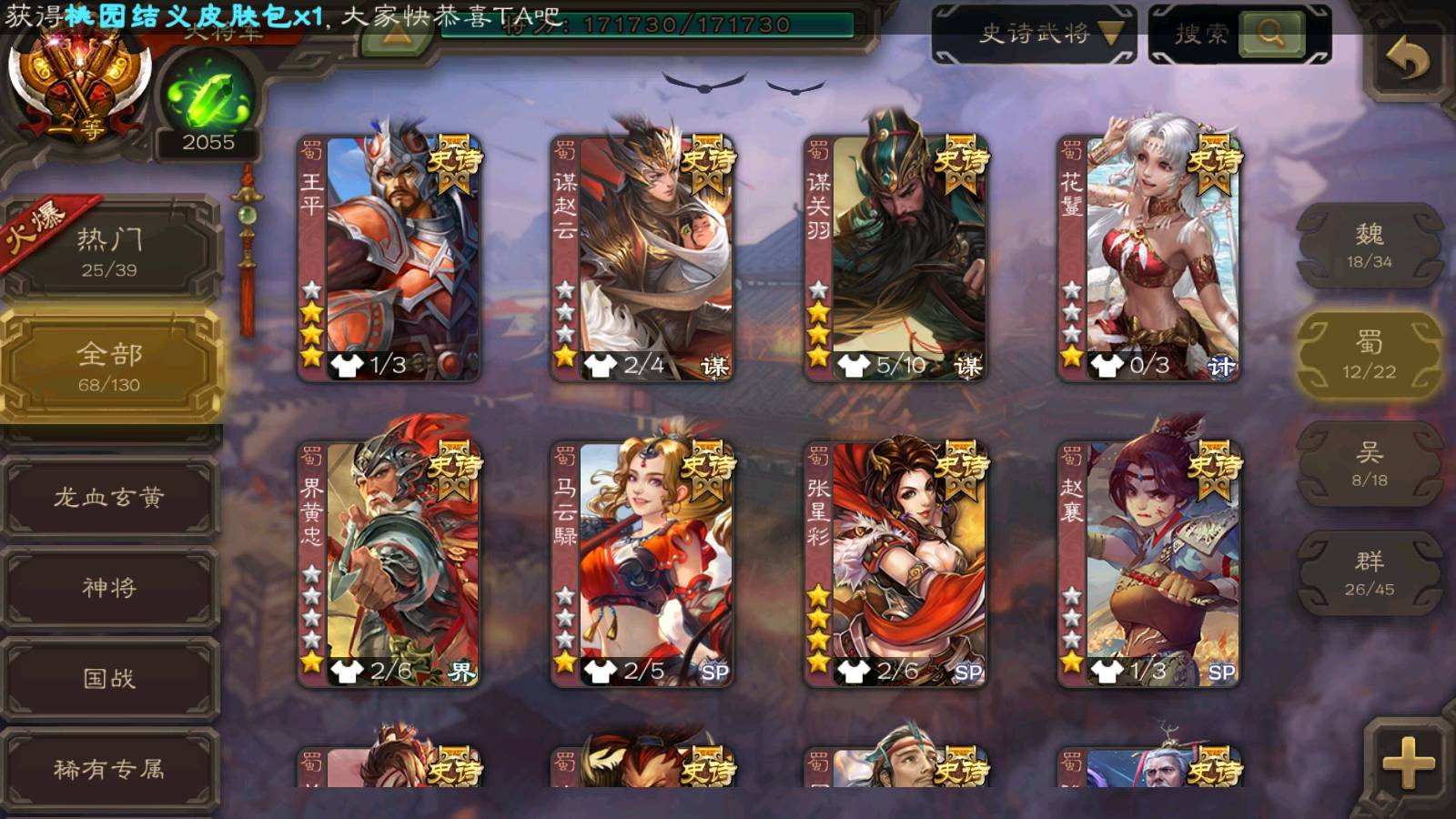Filter by the 魏 faction

1369,246
